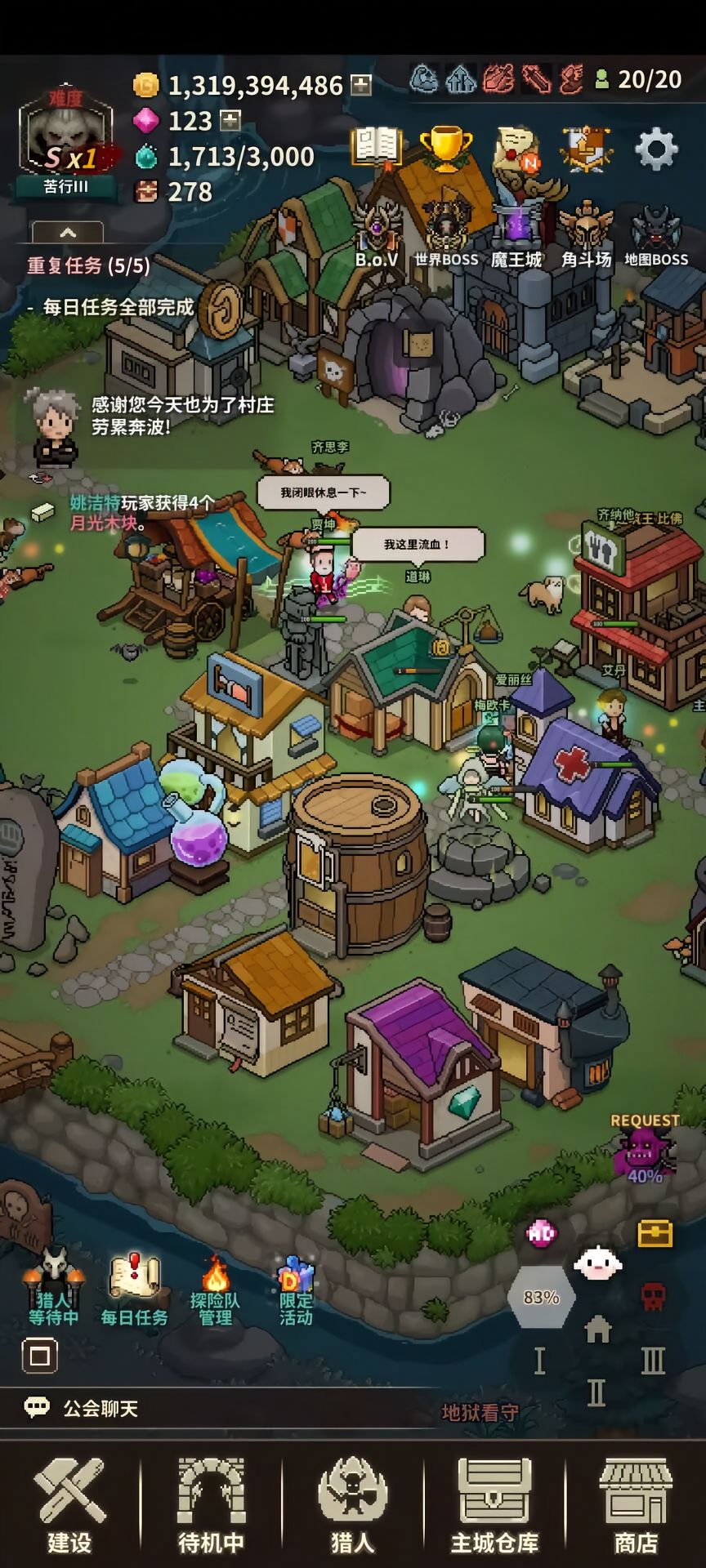The width and height of the screenshot is (706, 1568).
Task: Collapse the repeat quest panel arrow
Action: [68, 233]
